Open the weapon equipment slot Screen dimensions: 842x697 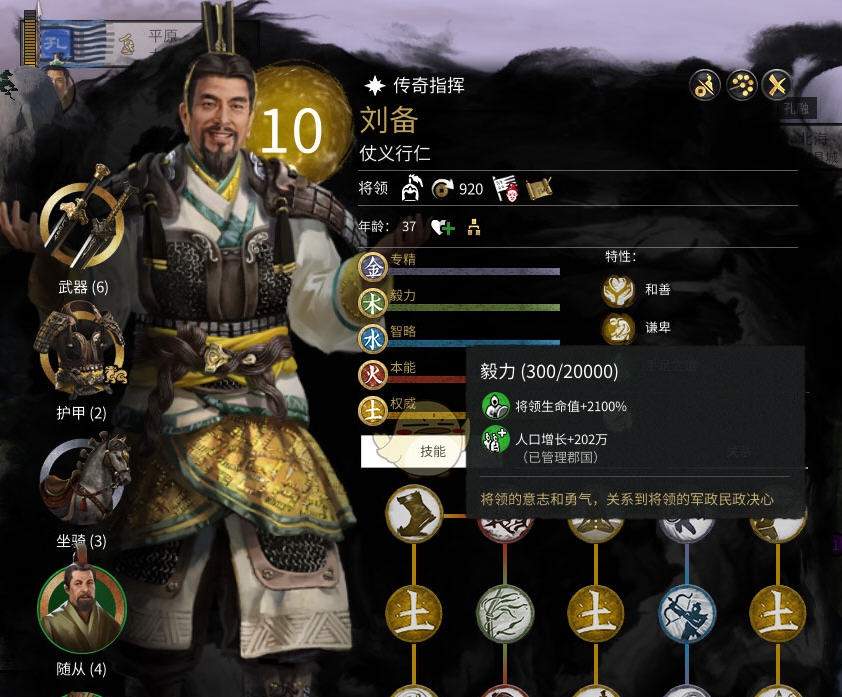pos(82,225)
